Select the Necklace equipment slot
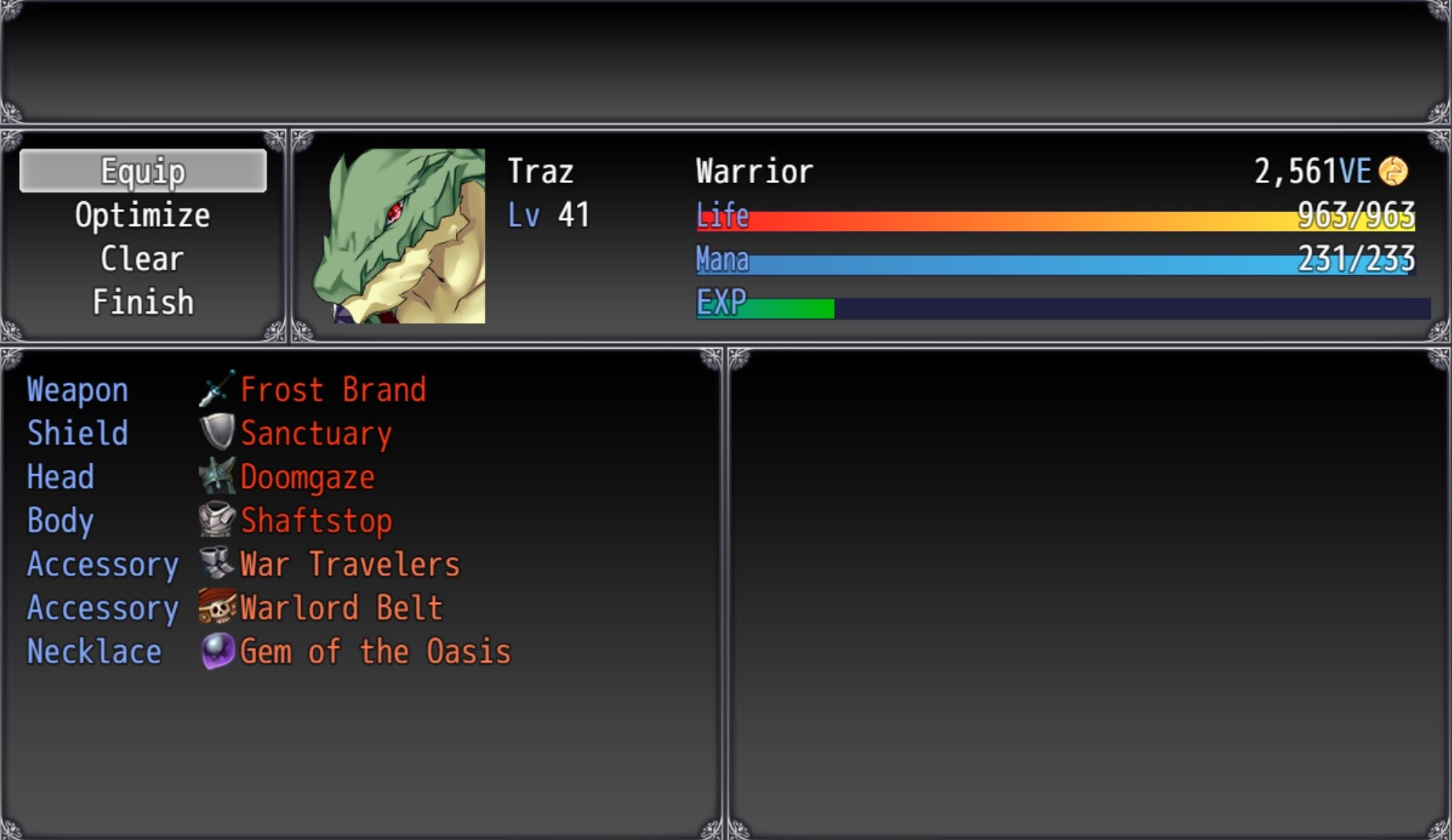Viewport: 1452px width, 840px height. (94, 651)
